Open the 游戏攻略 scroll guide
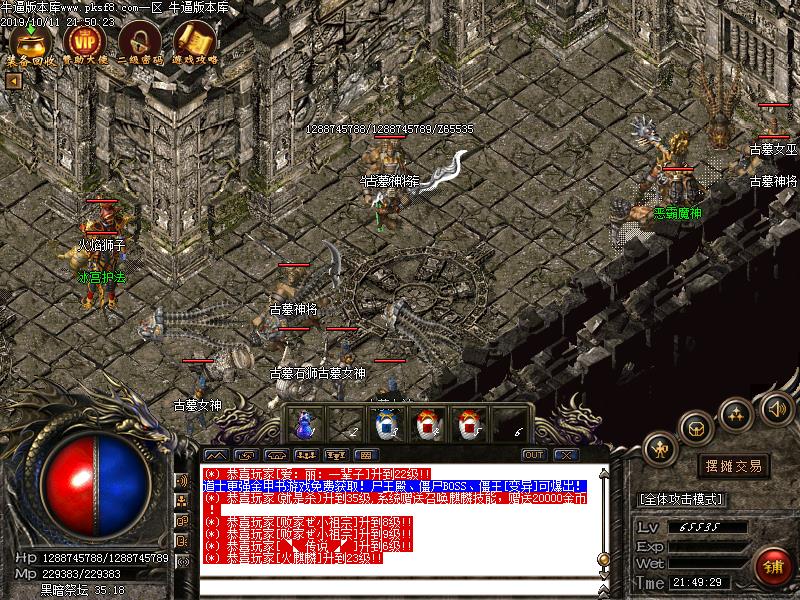800x600 pixels. [x=194, y=40]
